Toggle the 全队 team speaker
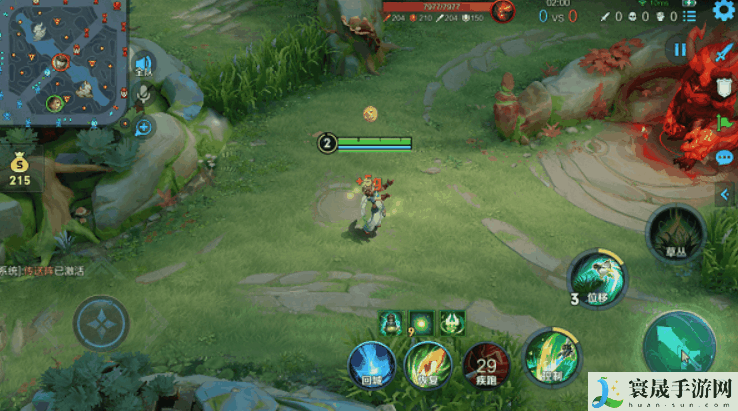The width and height of the screenshot is (738, 411). point(143,66)
